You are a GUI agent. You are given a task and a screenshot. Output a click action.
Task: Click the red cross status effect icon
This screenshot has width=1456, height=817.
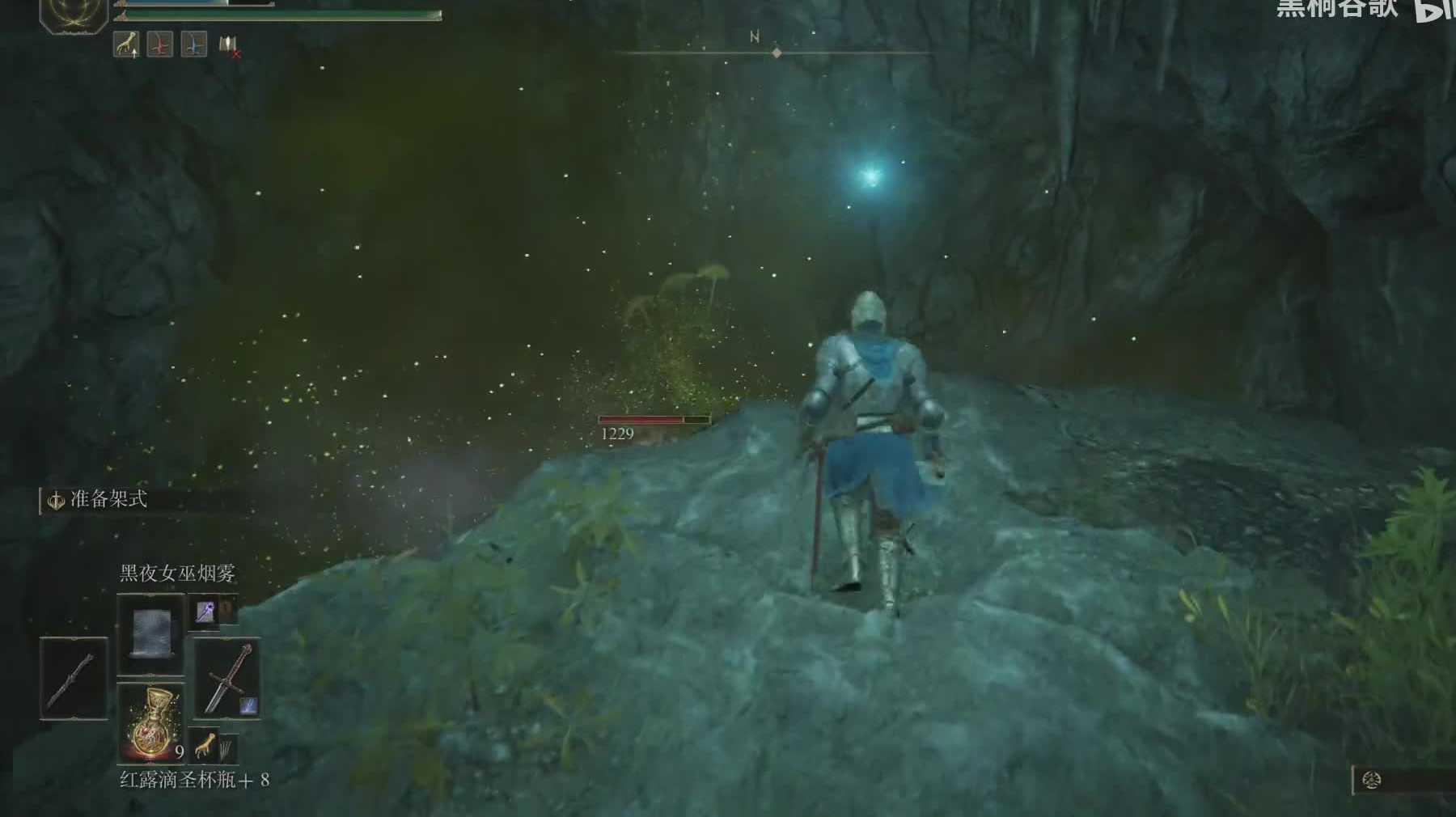[x=160, y=44]
